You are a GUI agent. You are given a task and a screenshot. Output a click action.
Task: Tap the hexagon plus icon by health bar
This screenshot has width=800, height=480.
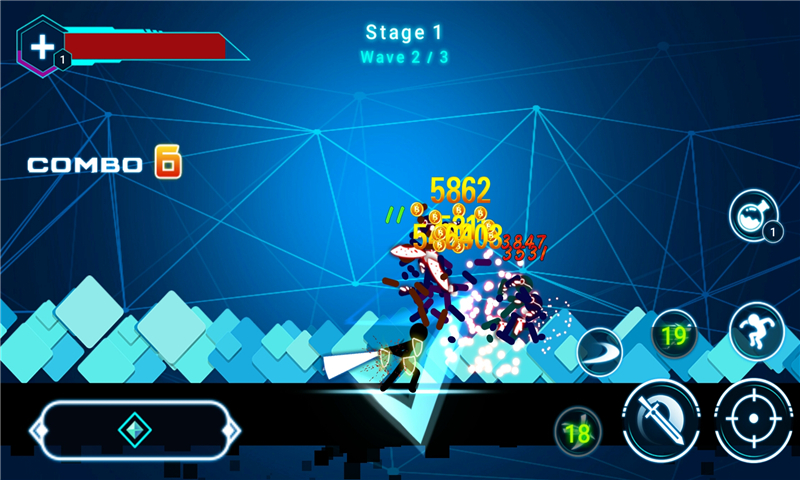[x=42, y=46]
